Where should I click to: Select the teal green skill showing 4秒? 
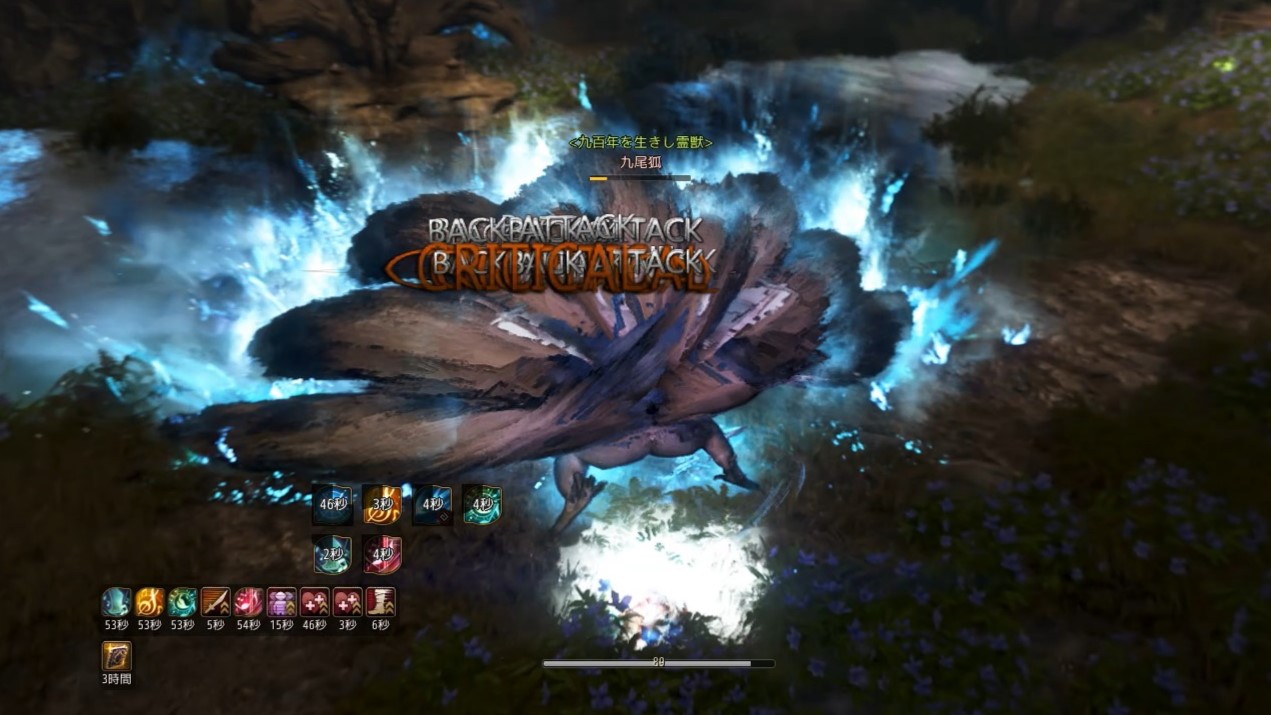(x=482, y=505)
